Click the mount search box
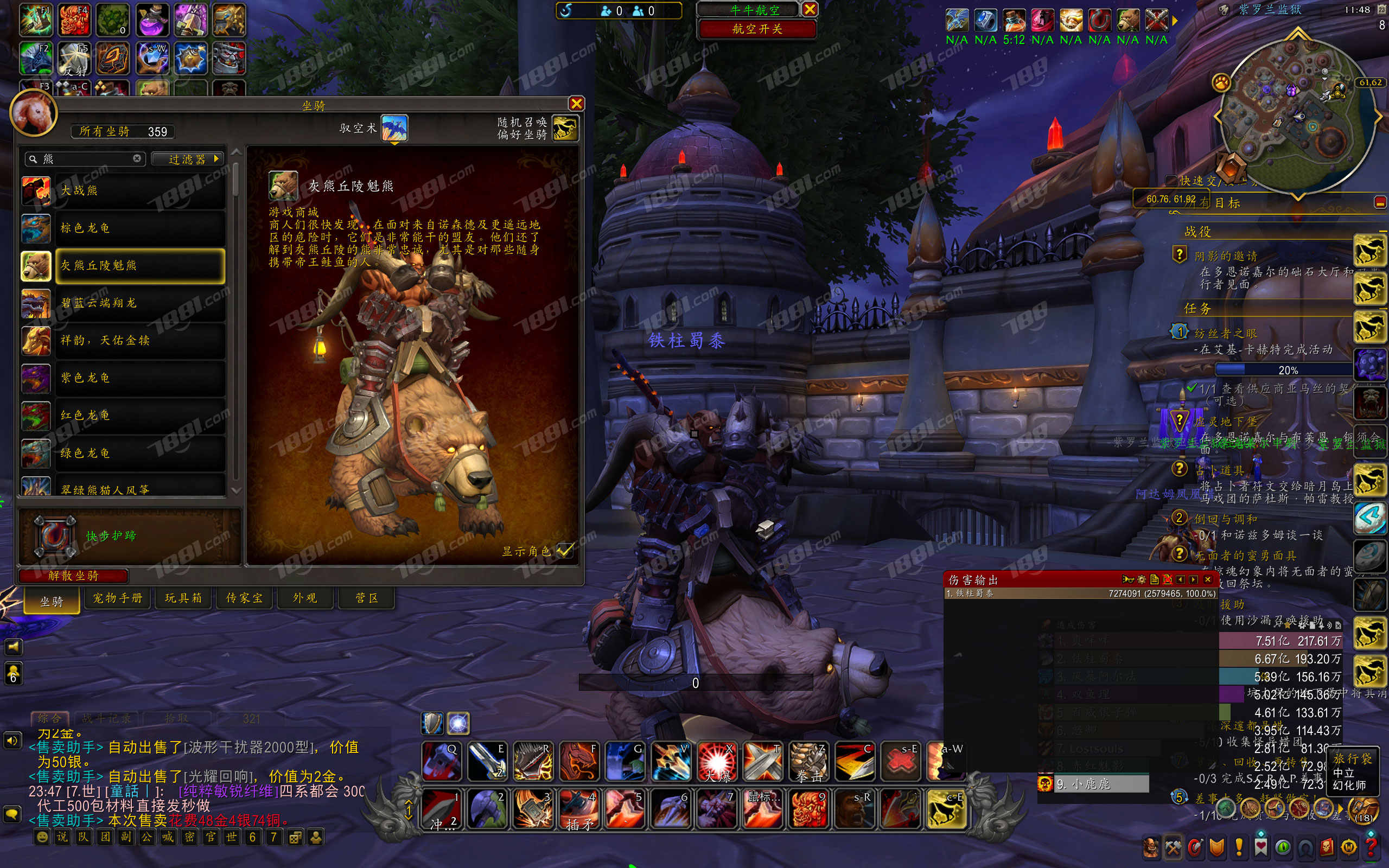 (x=86, y=159)
